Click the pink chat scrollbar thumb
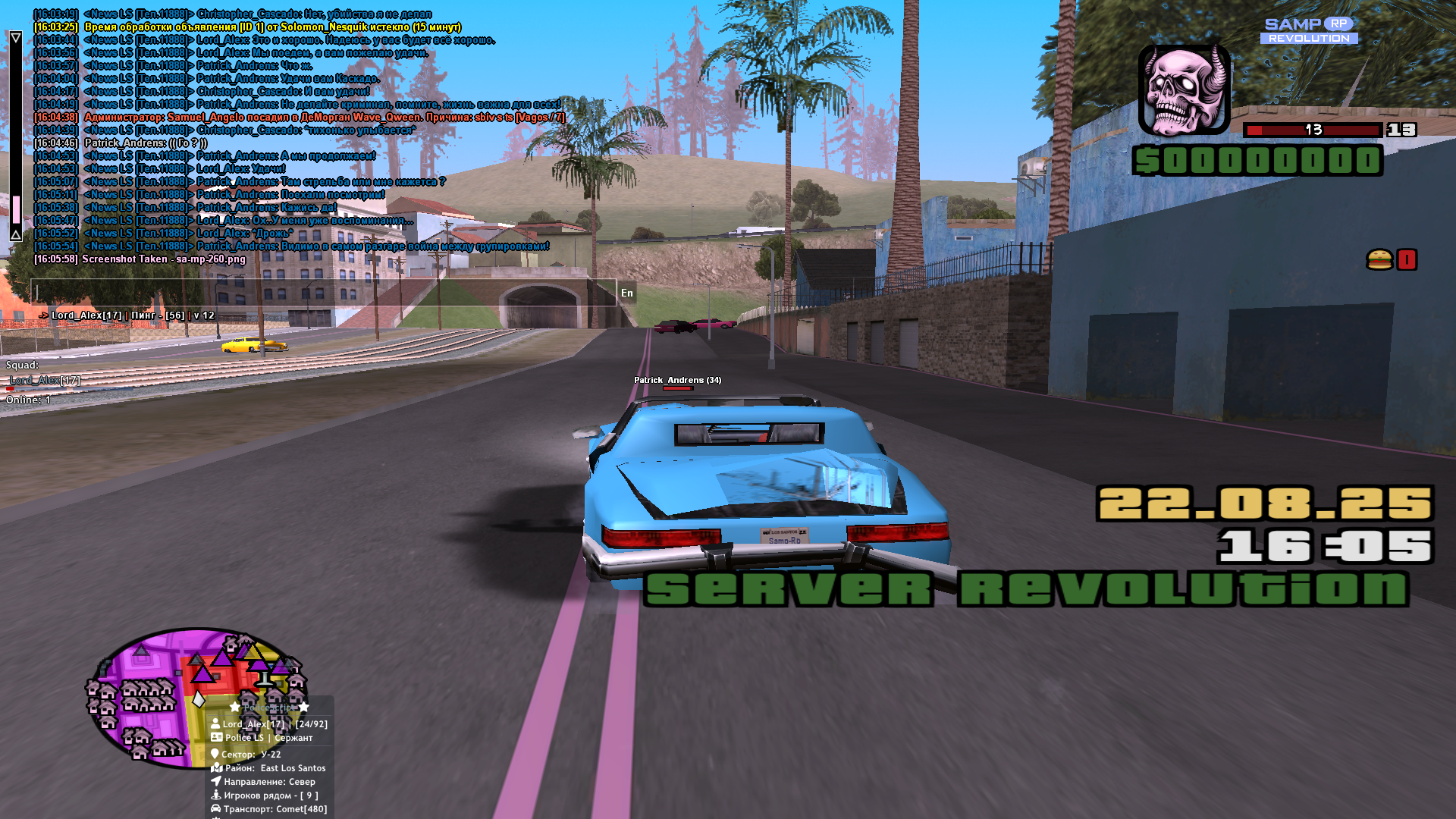 point(16,209)
